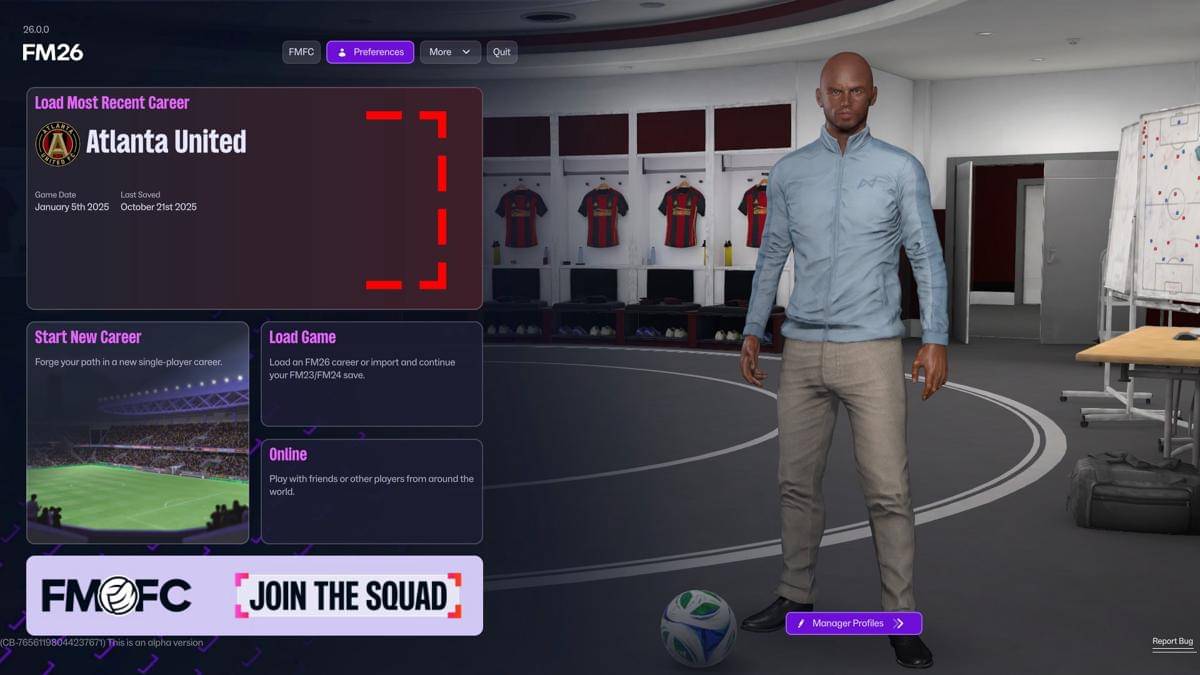1200x675 pixels.
Task: Click the Report Bug link
Action: pyautogui.click(x=1172, y=641)
